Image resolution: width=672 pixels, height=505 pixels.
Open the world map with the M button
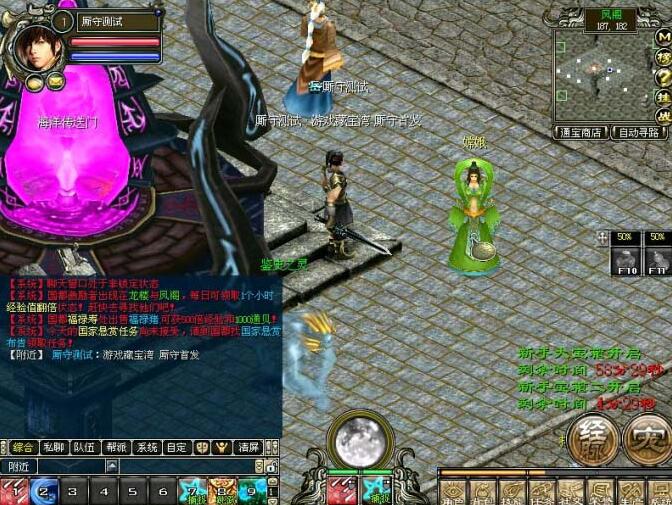[x=664, y=38]
